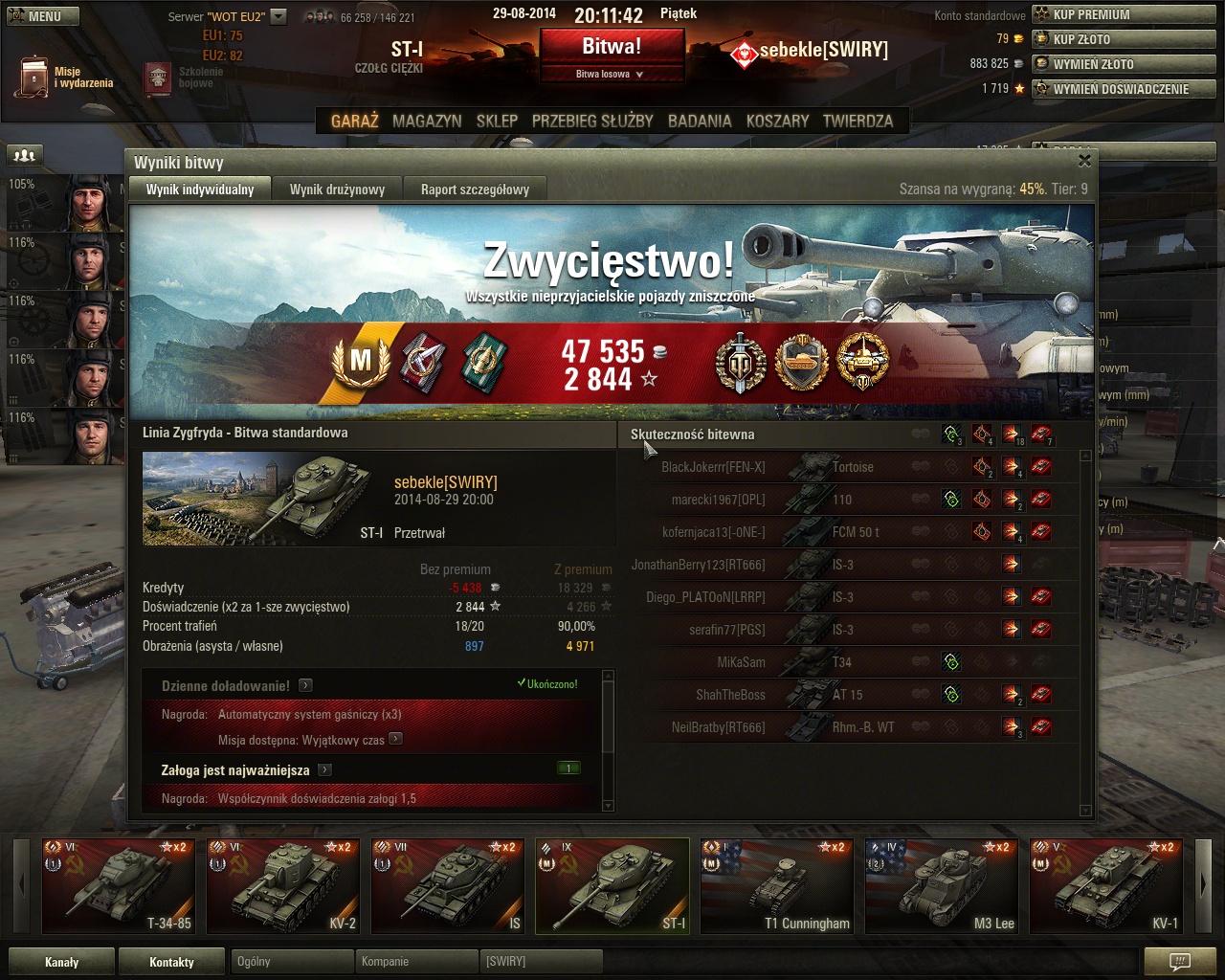Start a battle with the Bitwa! button
The width and height of the screenshot is (1225, 980).
click(x=612, y=46)
